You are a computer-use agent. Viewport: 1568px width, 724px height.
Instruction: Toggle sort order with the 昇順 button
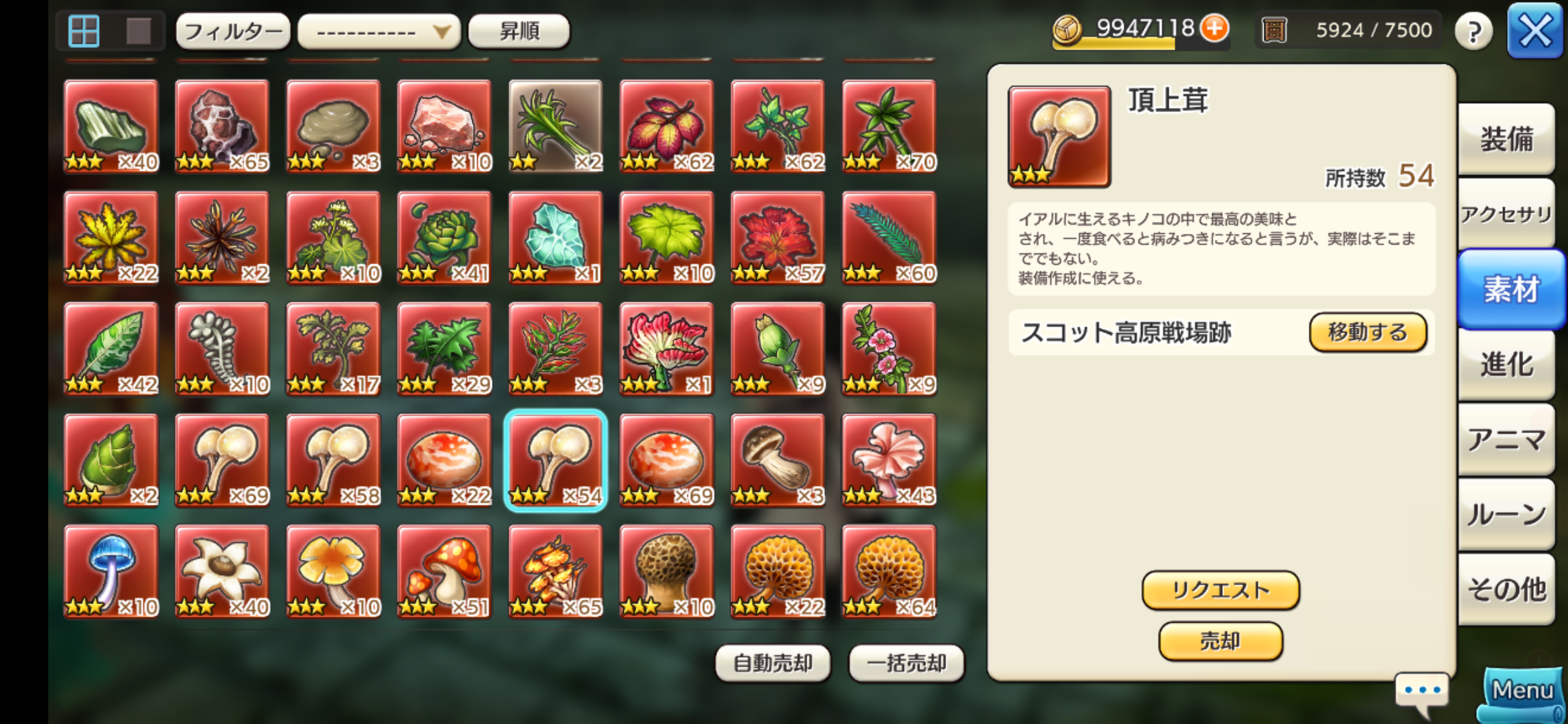click(x=519, y=31)
